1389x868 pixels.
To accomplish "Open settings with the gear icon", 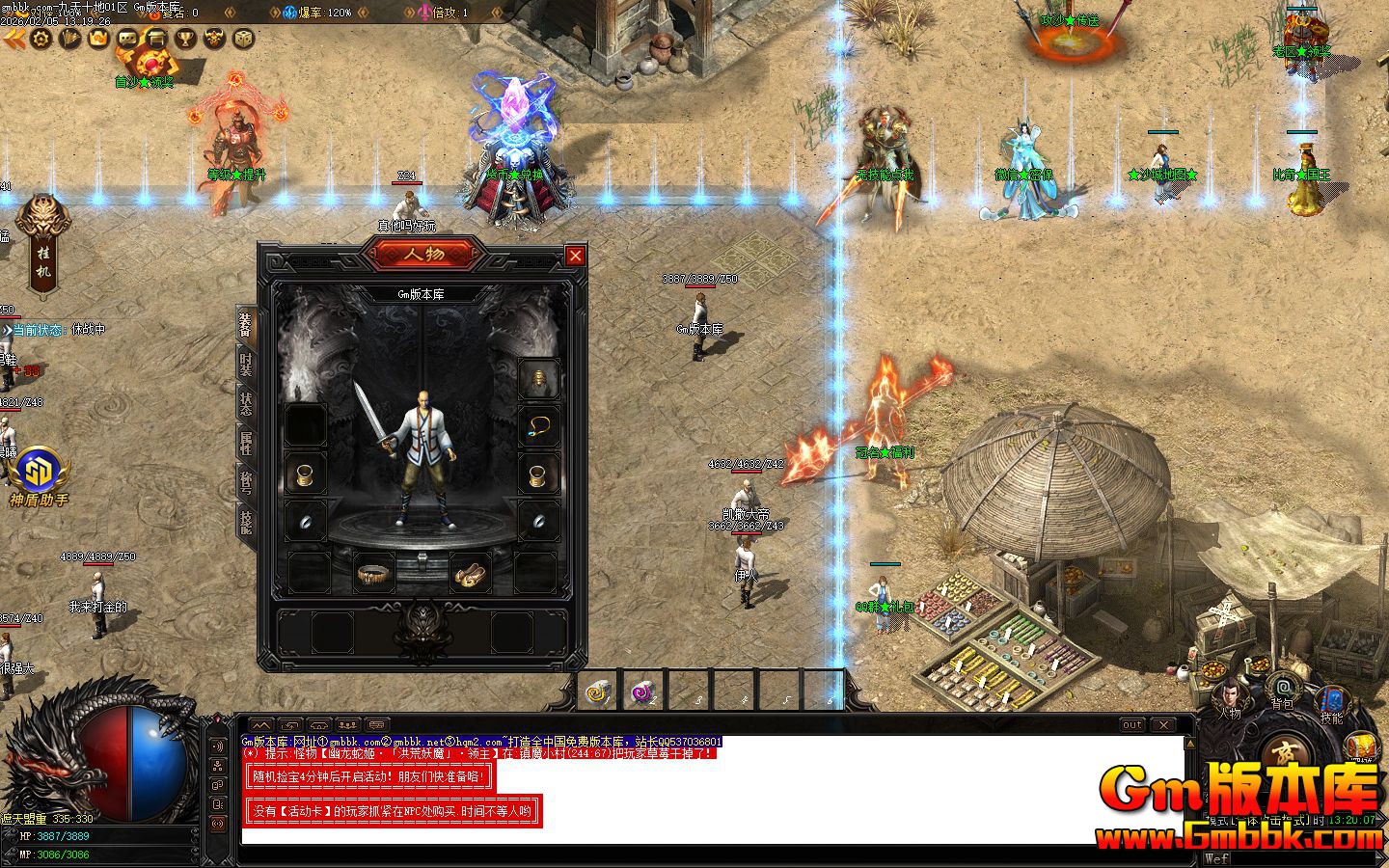I will 41,39.
